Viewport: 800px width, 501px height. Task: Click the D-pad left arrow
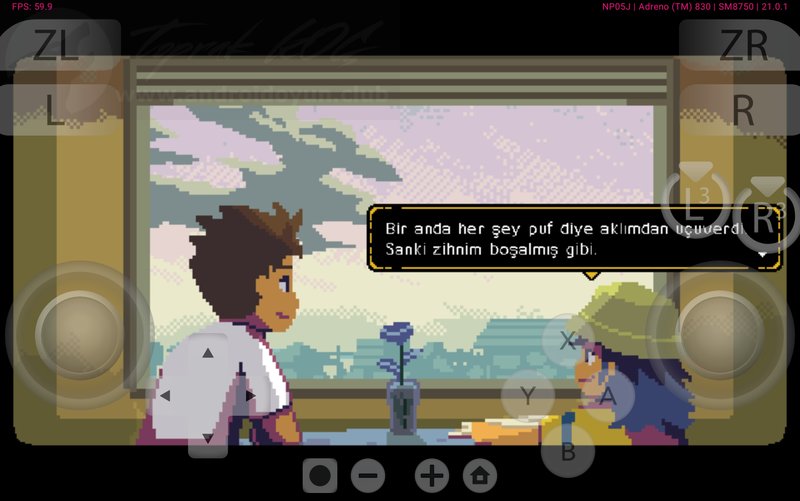165,396
